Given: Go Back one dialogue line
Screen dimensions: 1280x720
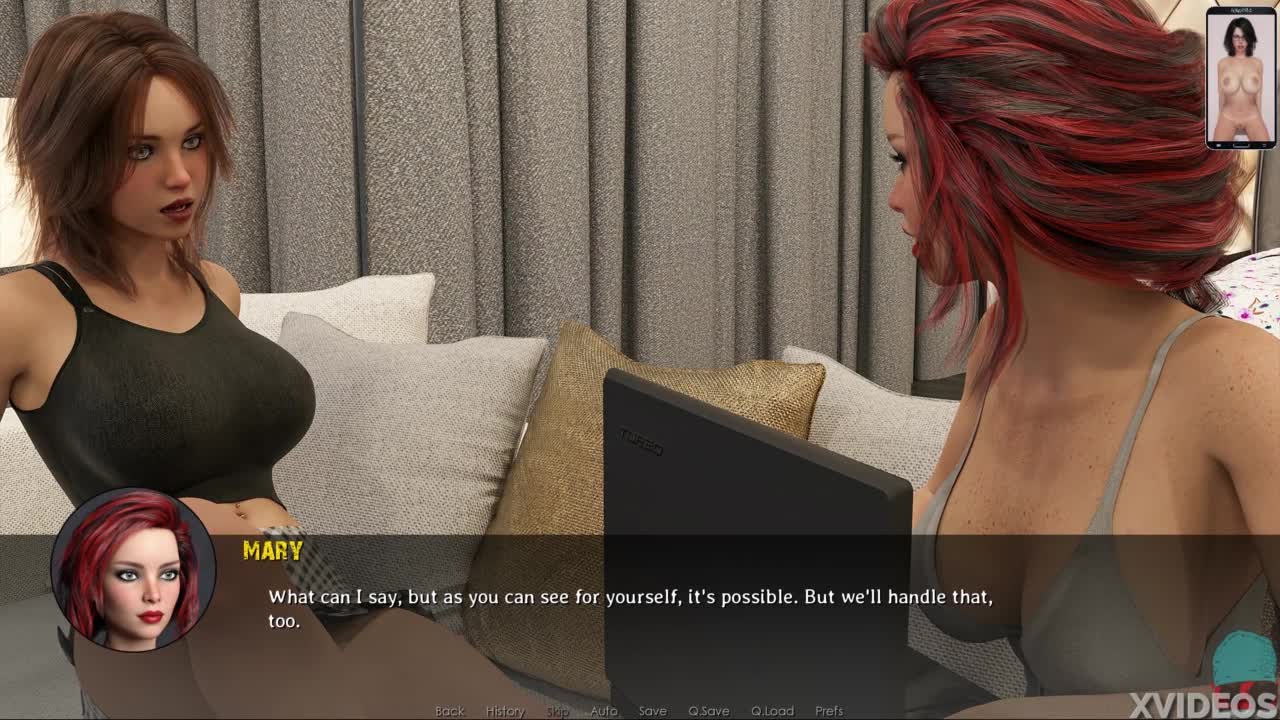Looking at the screenshot, I should click(x=449, y=711).
